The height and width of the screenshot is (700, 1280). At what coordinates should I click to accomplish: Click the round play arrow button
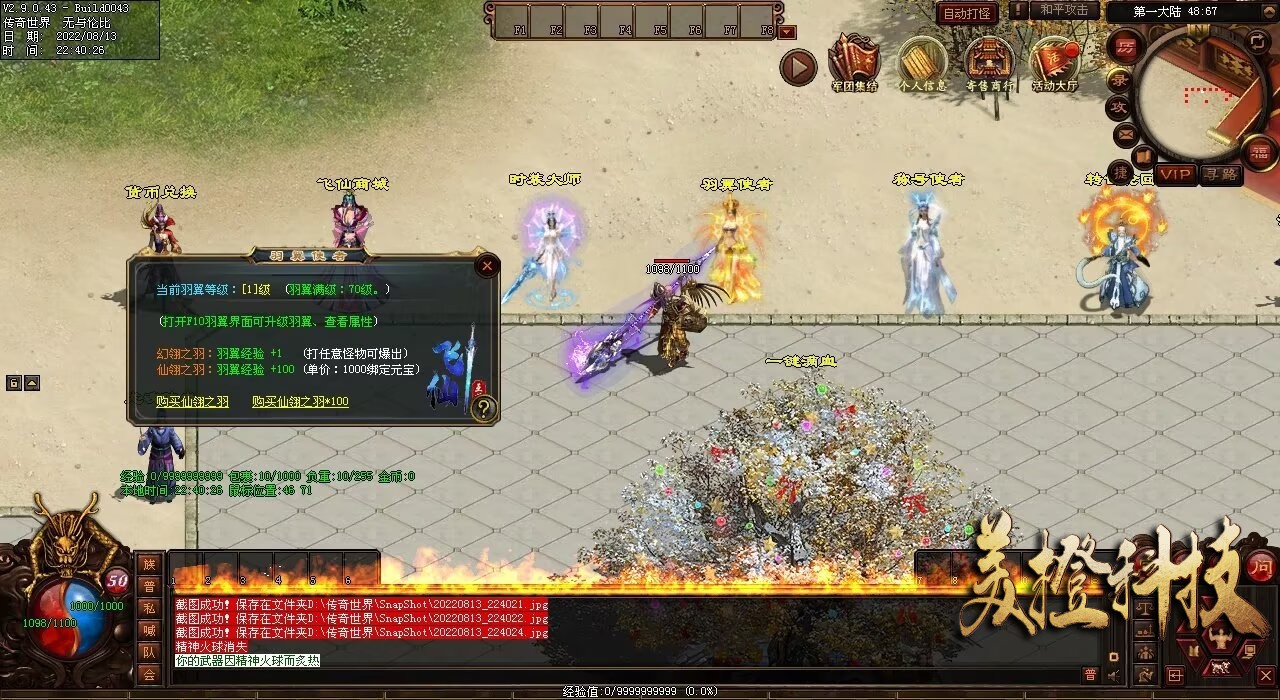point(798,68)
